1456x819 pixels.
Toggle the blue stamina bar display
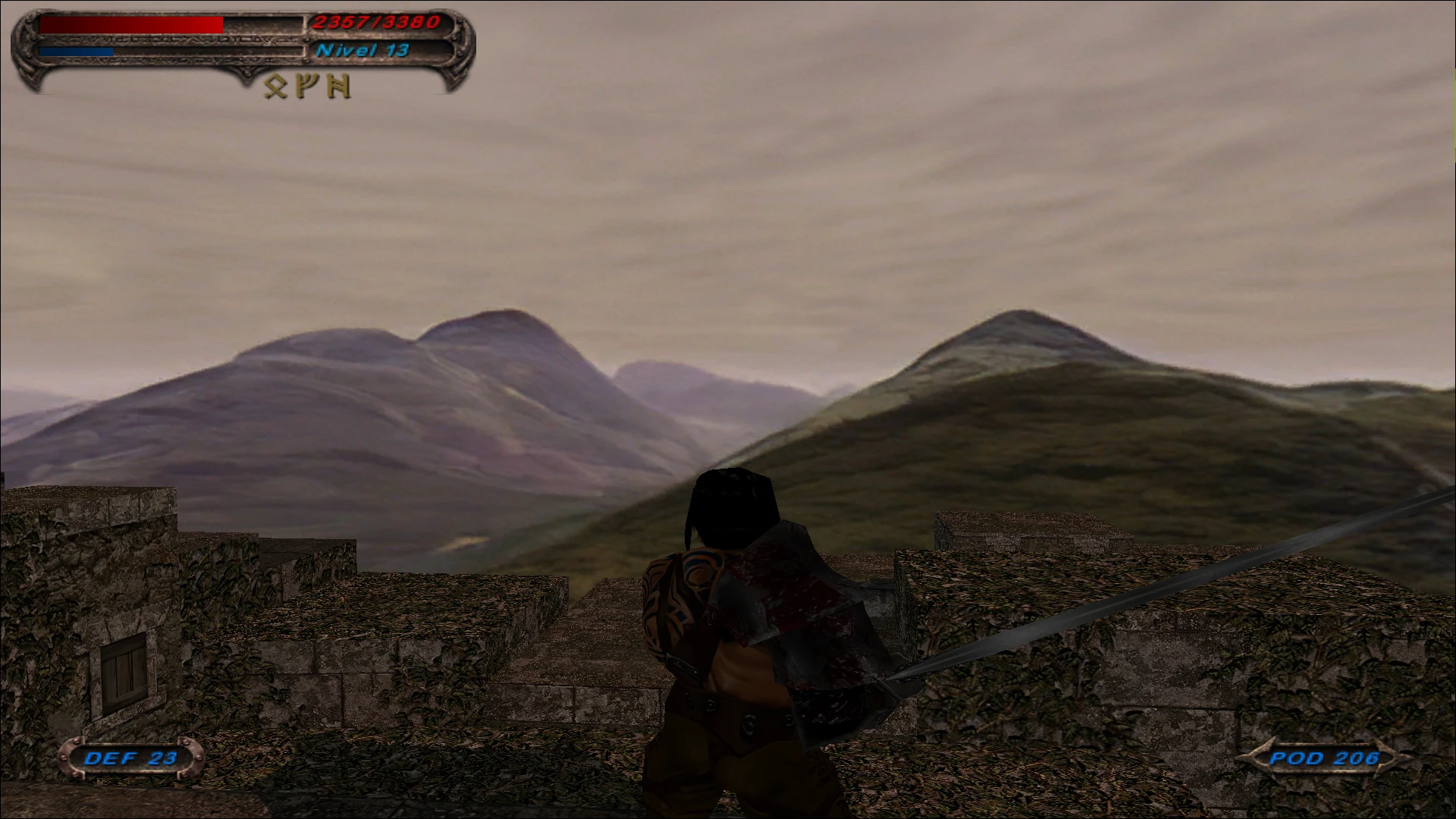coord(76,50)
